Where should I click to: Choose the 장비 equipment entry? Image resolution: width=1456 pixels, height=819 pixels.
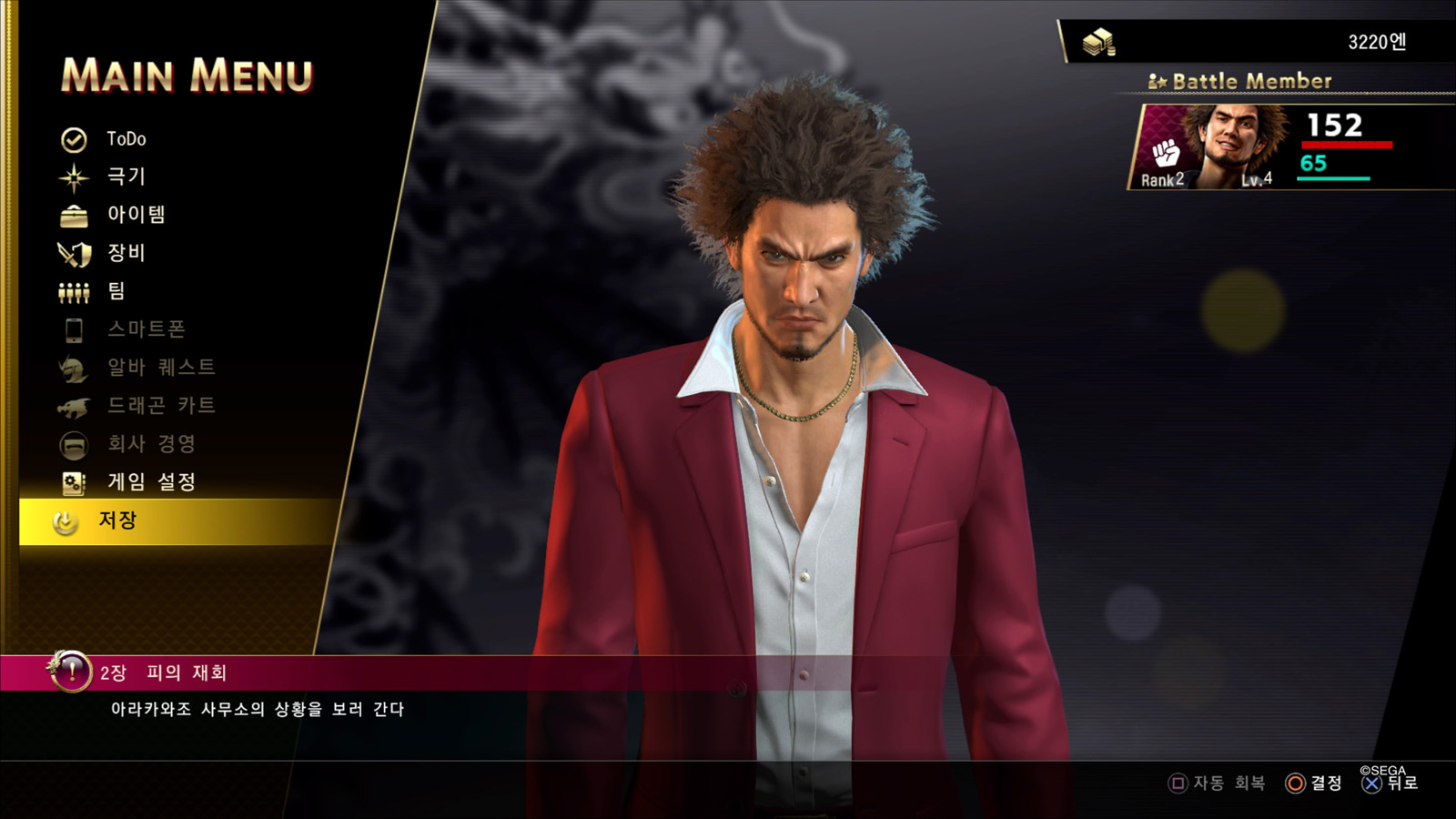point(126,253)
